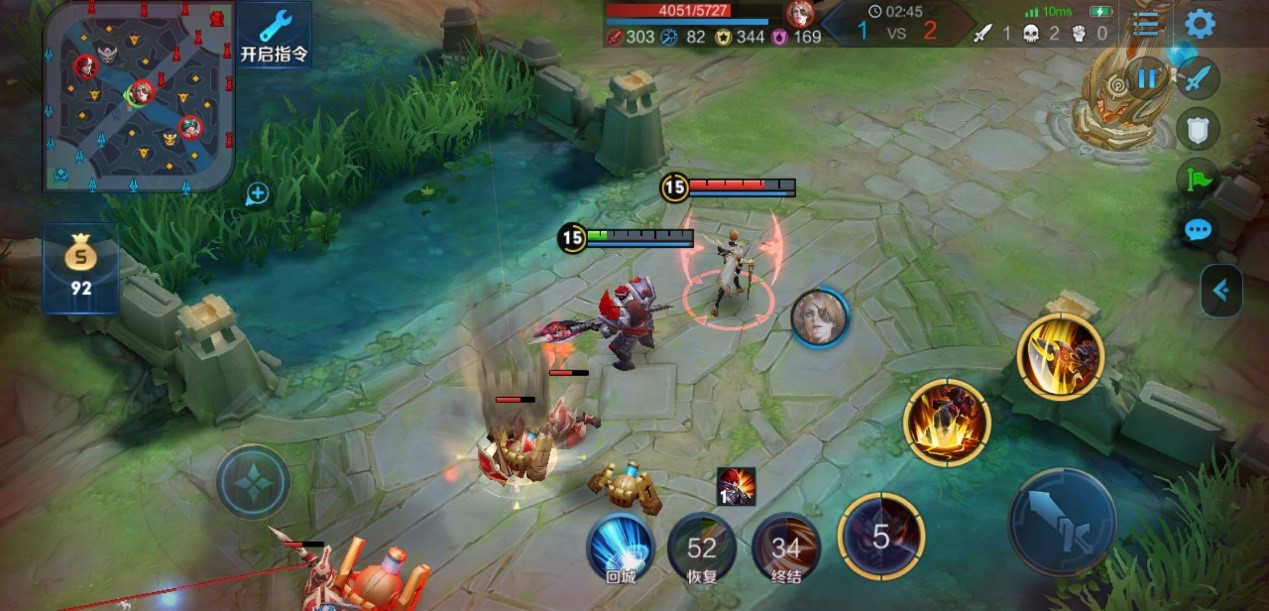
Task: Collapse the side panel with the arrow button
Action: point(1221,291)
